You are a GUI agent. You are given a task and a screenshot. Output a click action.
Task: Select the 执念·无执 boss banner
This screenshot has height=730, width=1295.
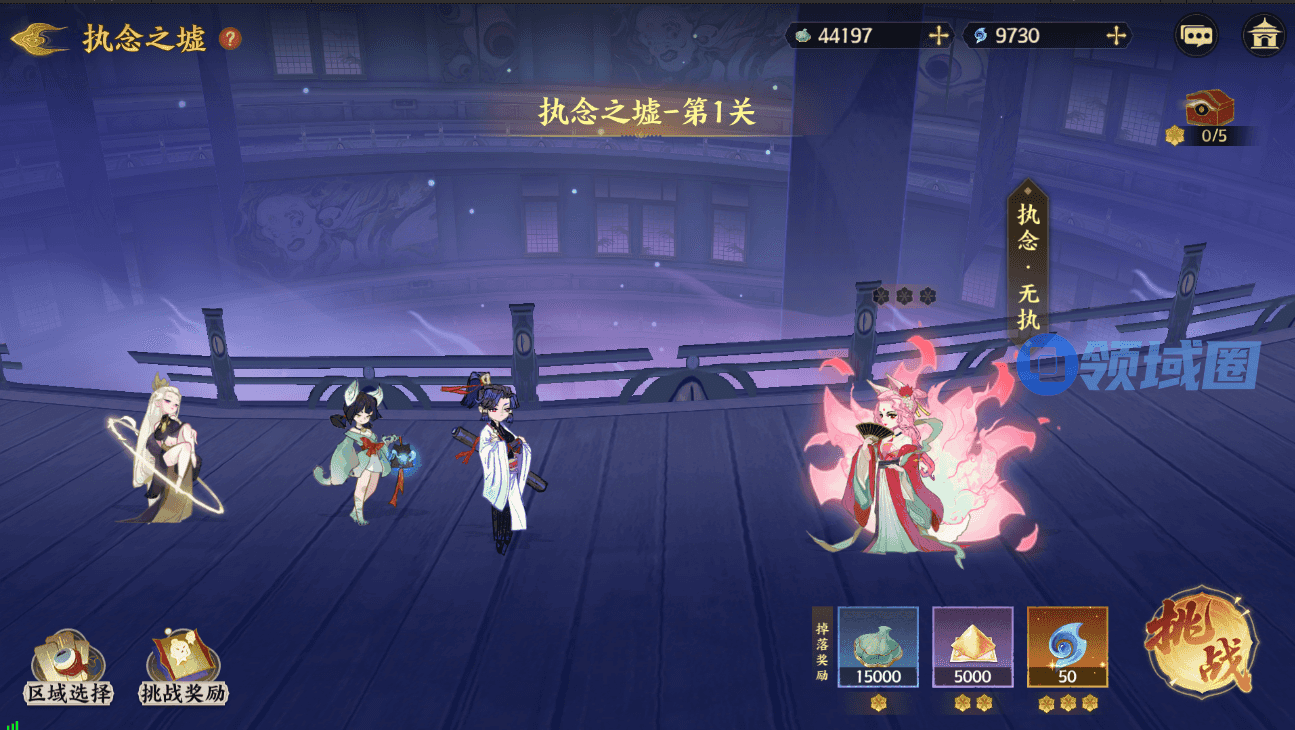tap(1028, 265)
